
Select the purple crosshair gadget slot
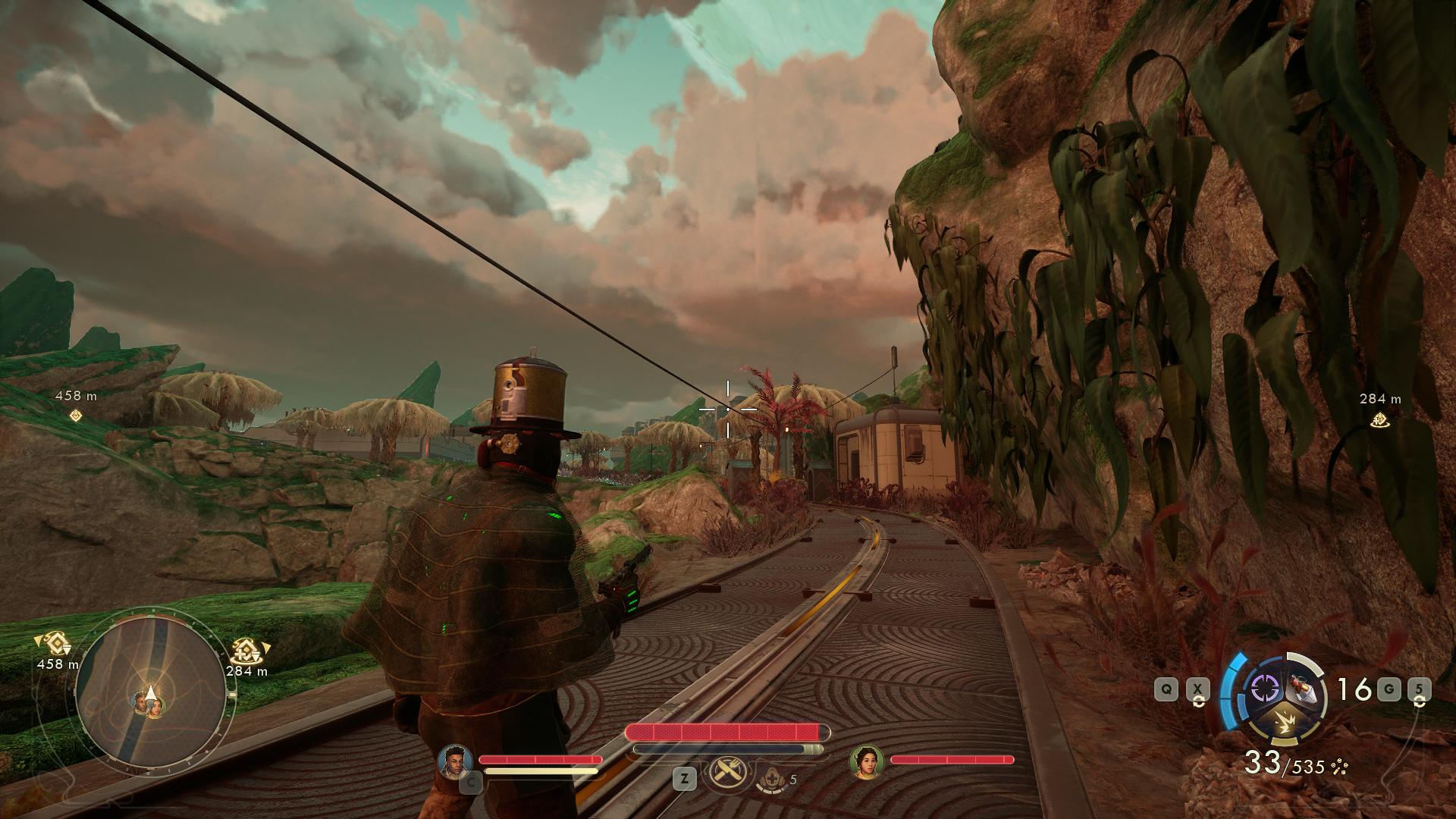point(1264,689)
